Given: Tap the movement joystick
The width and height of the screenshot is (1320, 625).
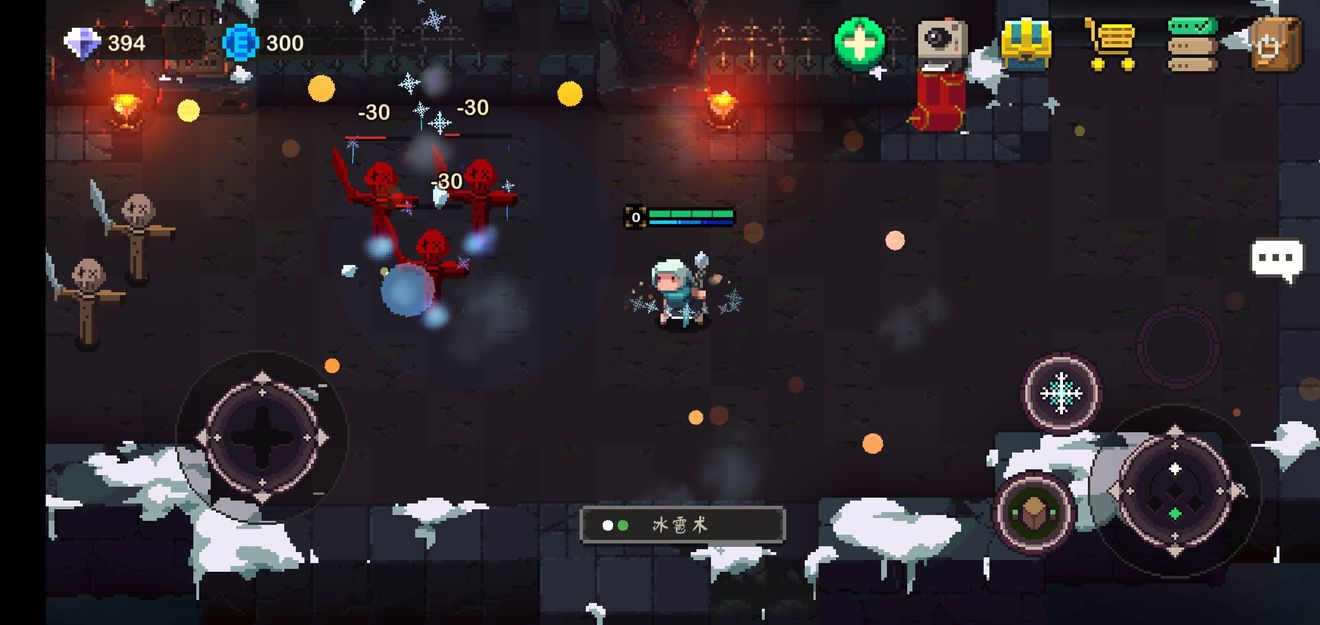Looking at the screenshot, I should 262,437.
